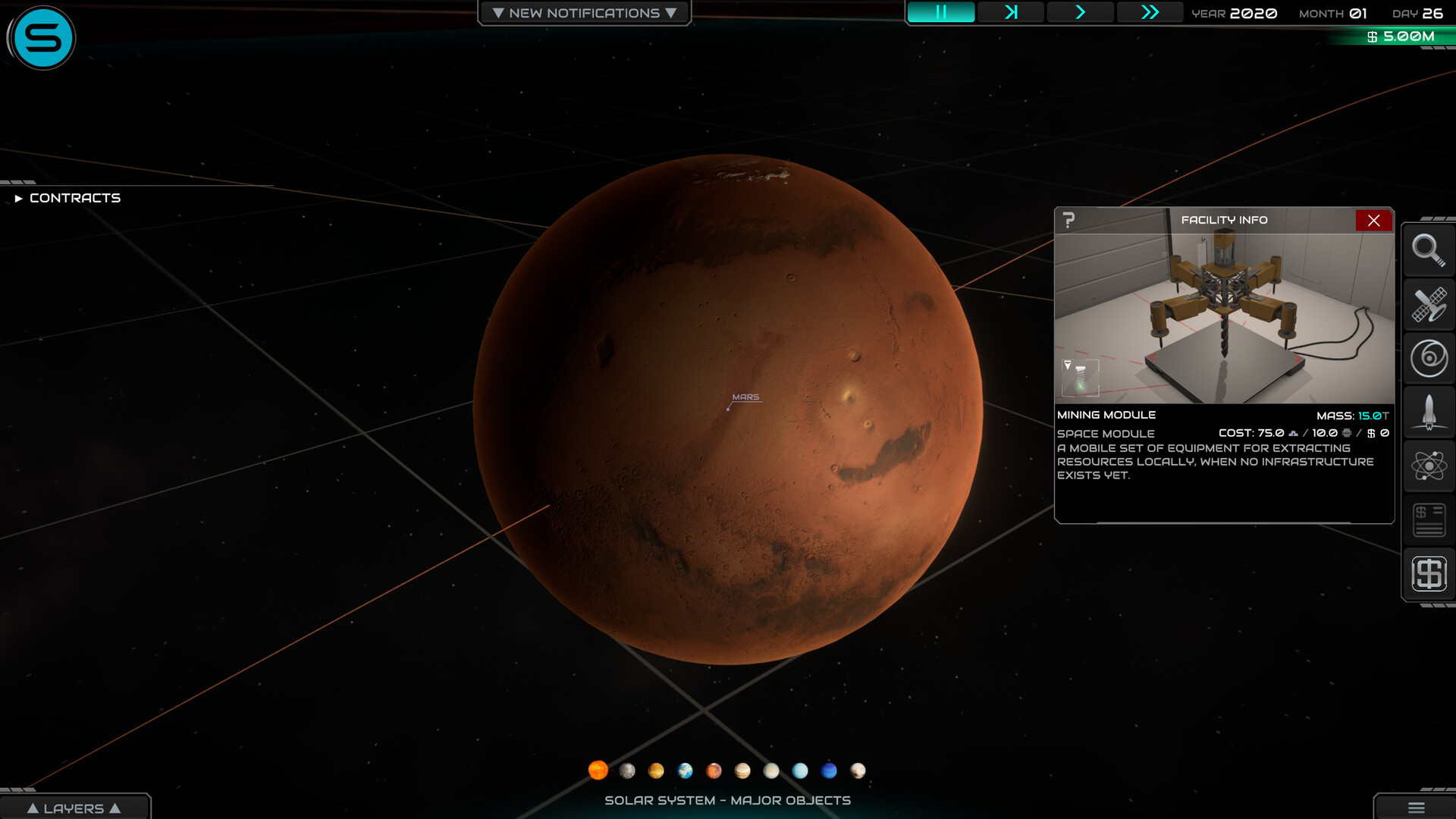Open the hamburger menu button
1456x819 pixels.
point(1416,808)
